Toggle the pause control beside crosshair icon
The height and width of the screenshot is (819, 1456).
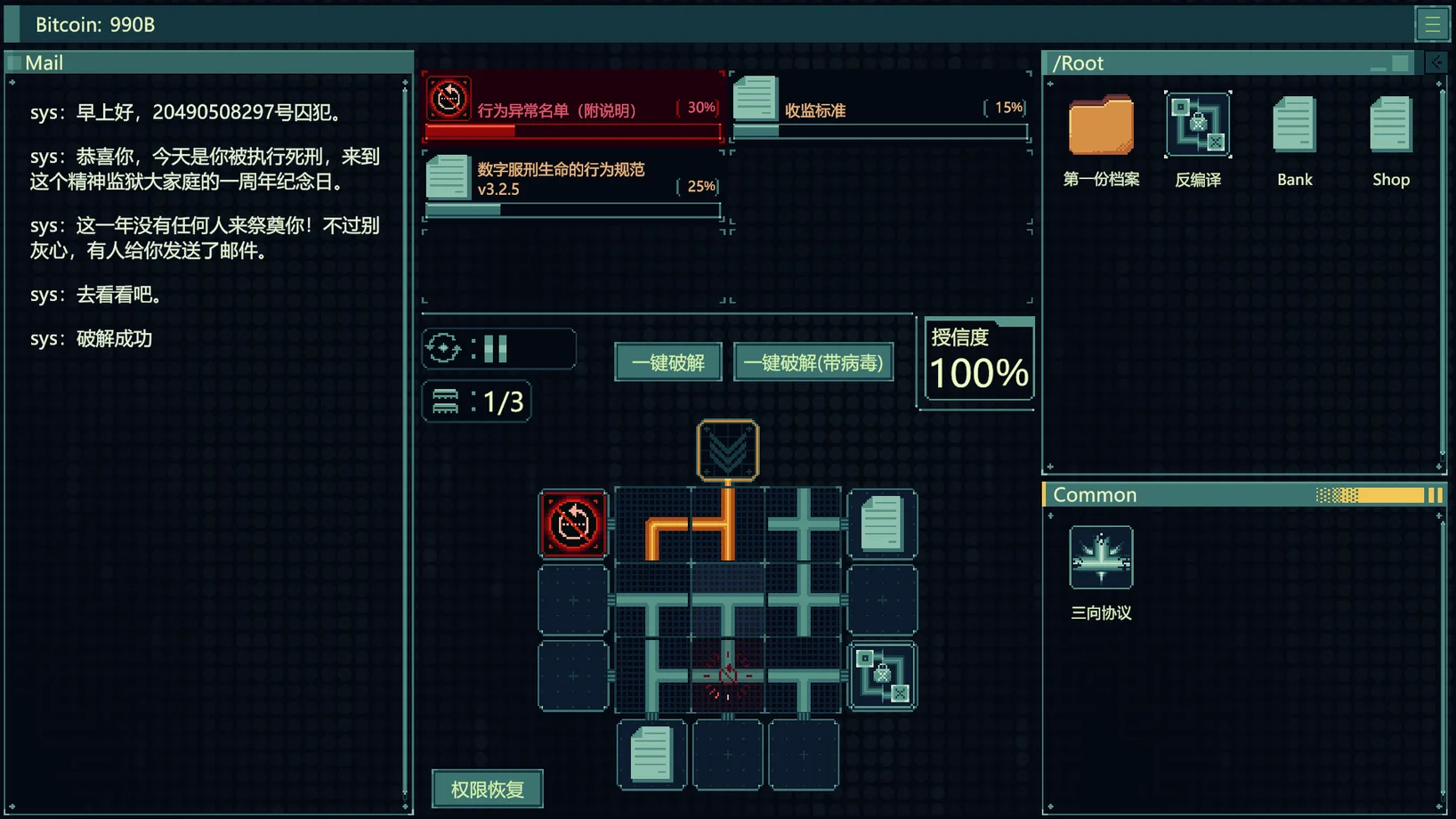(496, 348)
